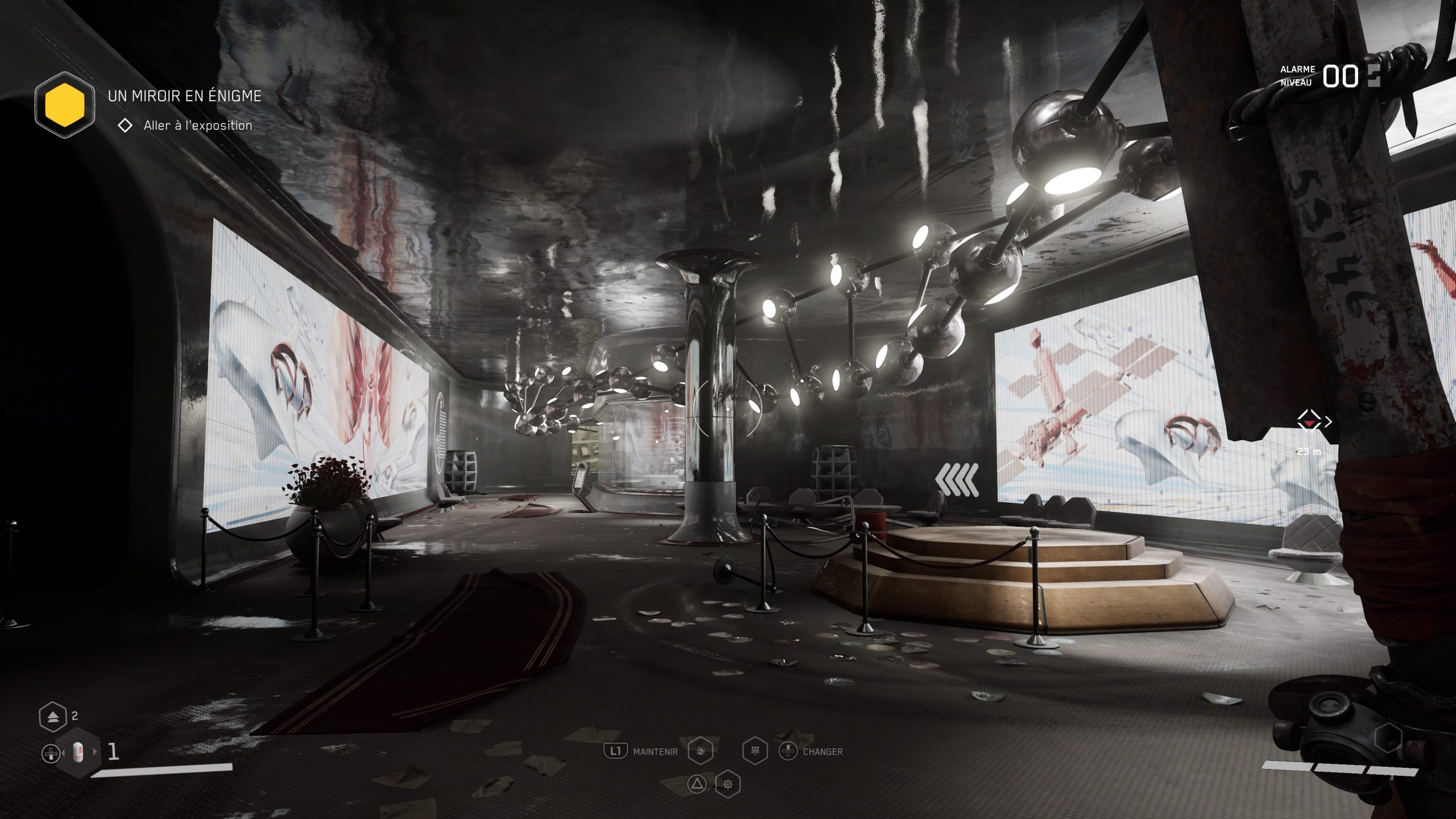Click the medkit consumable thumbnail
The width and height of the screenshot is (1456, 819).
(x=78, y=752)
